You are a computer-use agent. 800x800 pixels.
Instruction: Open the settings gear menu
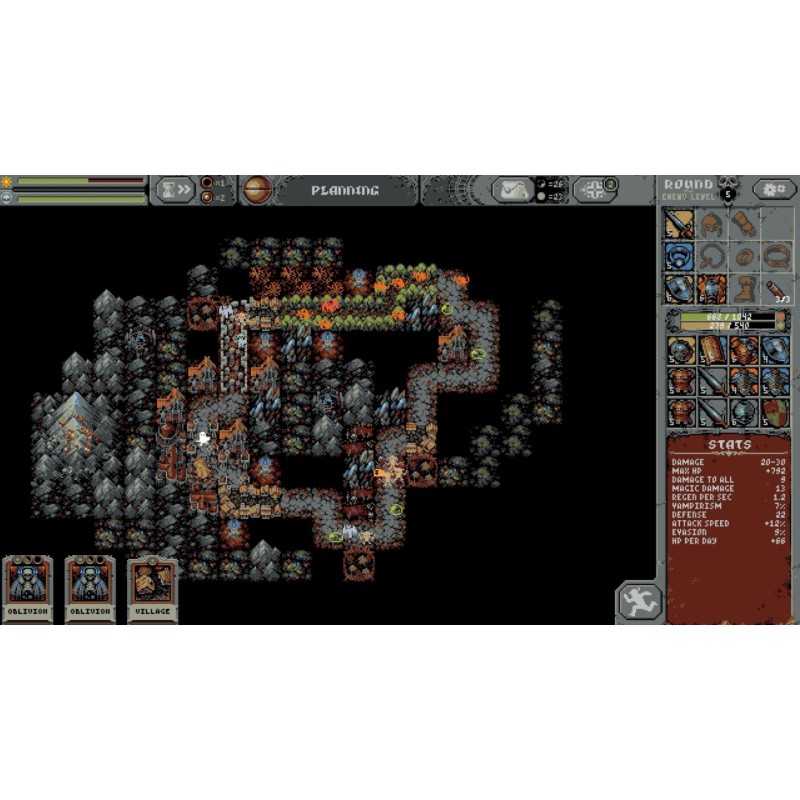tap(775, 189)
